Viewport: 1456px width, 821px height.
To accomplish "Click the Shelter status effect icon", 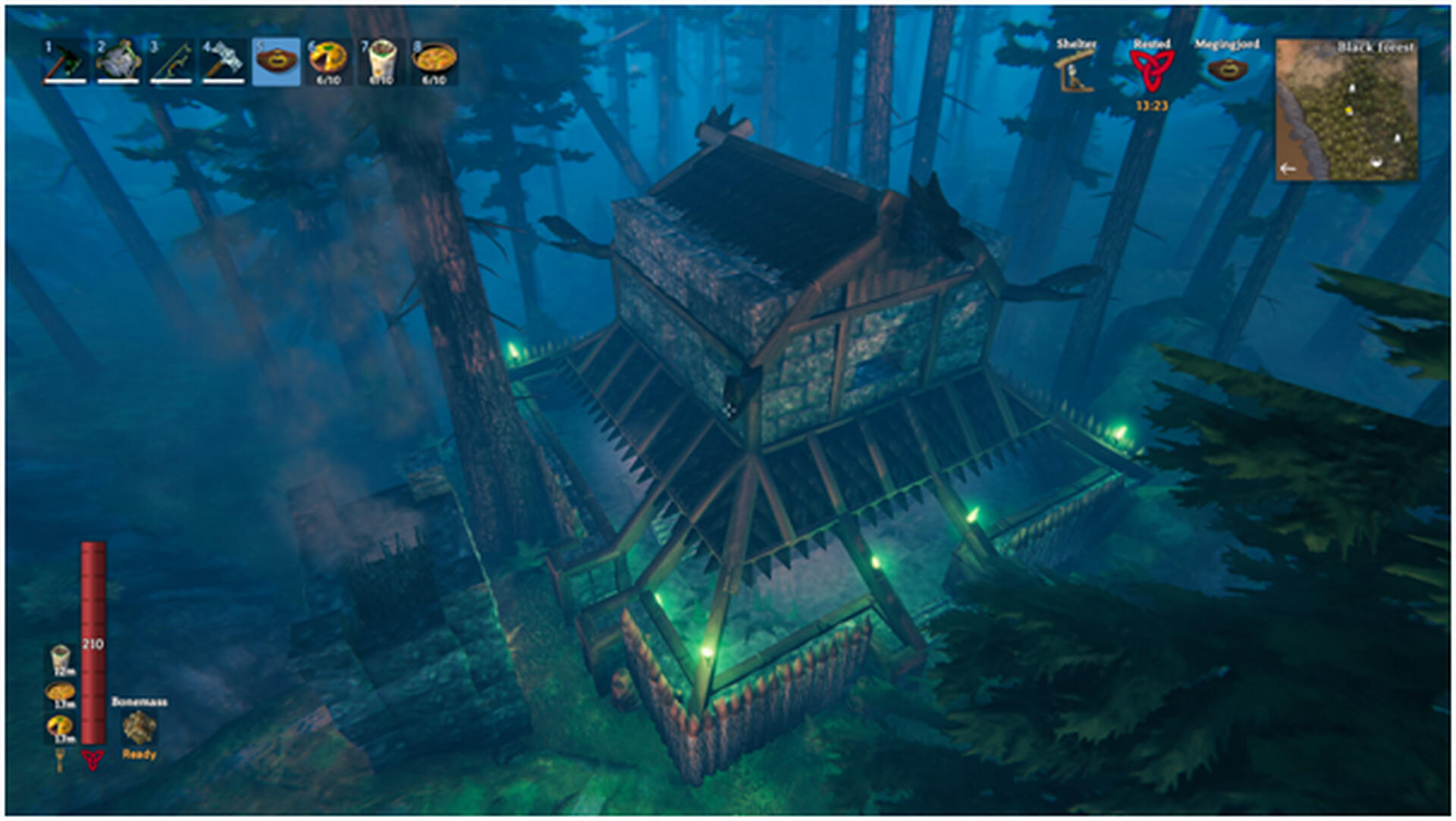I will pyautogui.click(x=1074, y=72).
